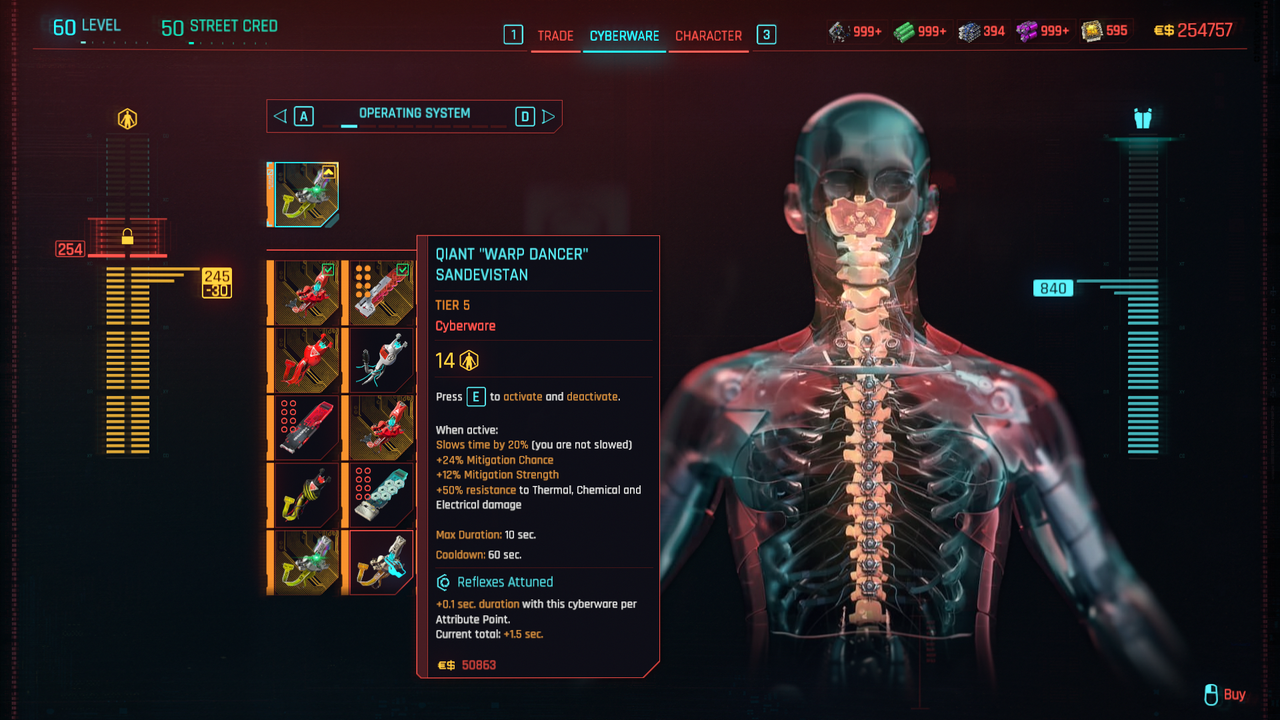This screenshot has height=720, width=1280.
Task: Toggle the checkmark on the second owned Sandevistan
Action: click(x=404, y=270)
